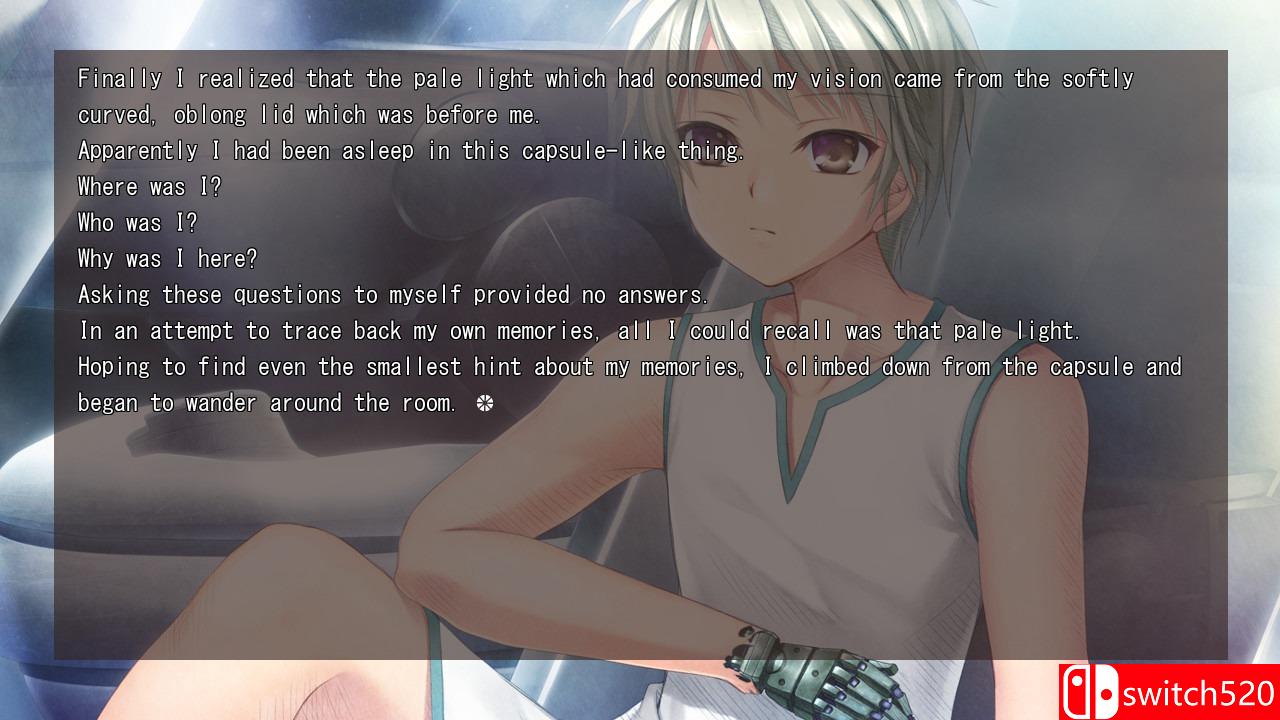Select the switch520 watermark badge

(x=1168, y=691)
